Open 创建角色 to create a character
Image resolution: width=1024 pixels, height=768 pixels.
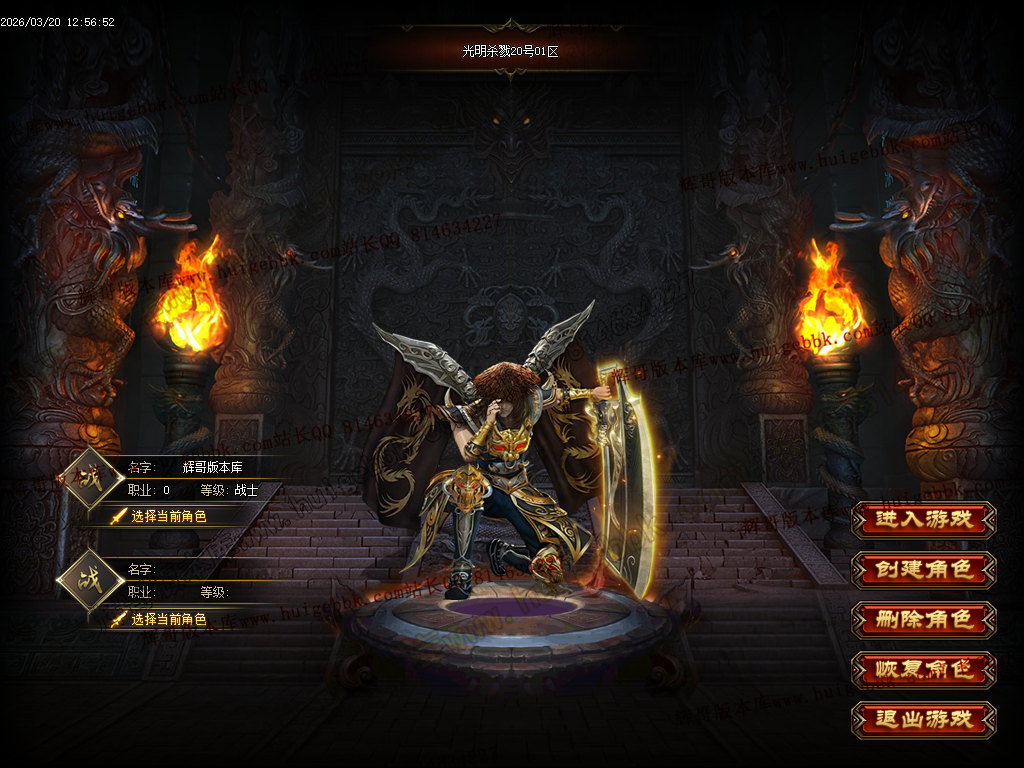coord(923,569)
